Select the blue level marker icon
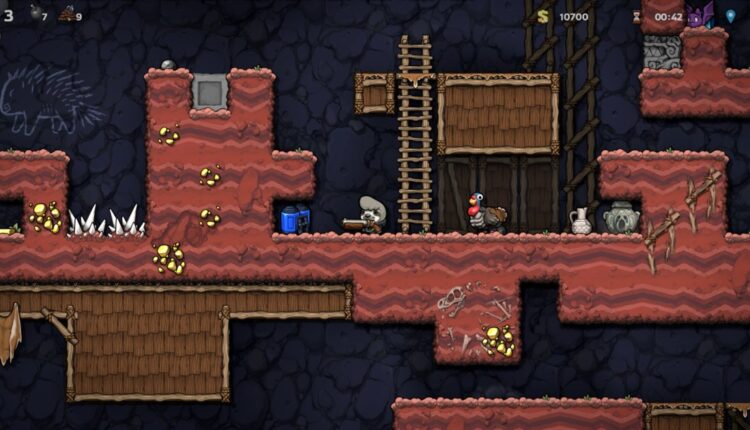 pyautogui.click(x=731, y=15)
